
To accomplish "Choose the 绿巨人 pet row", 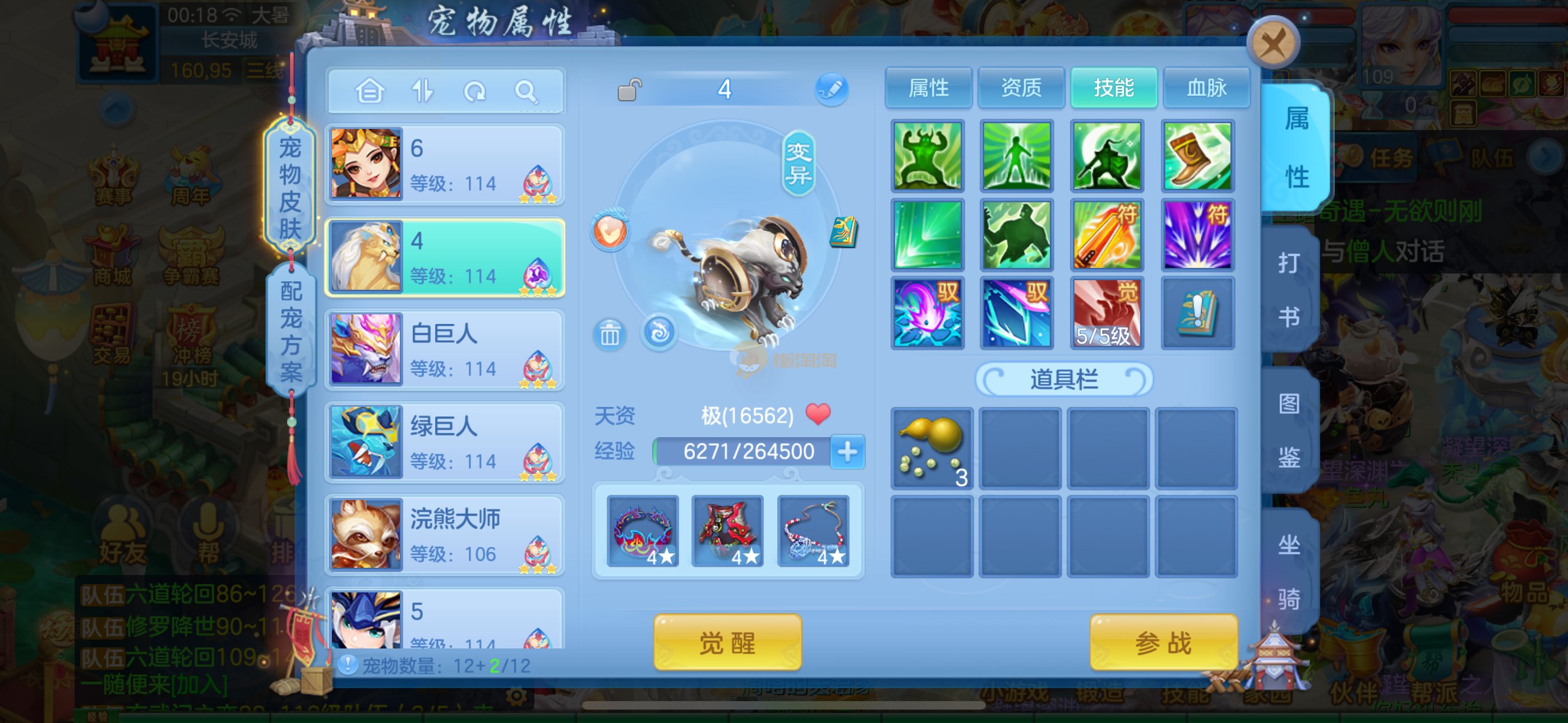I will (445, 442).
